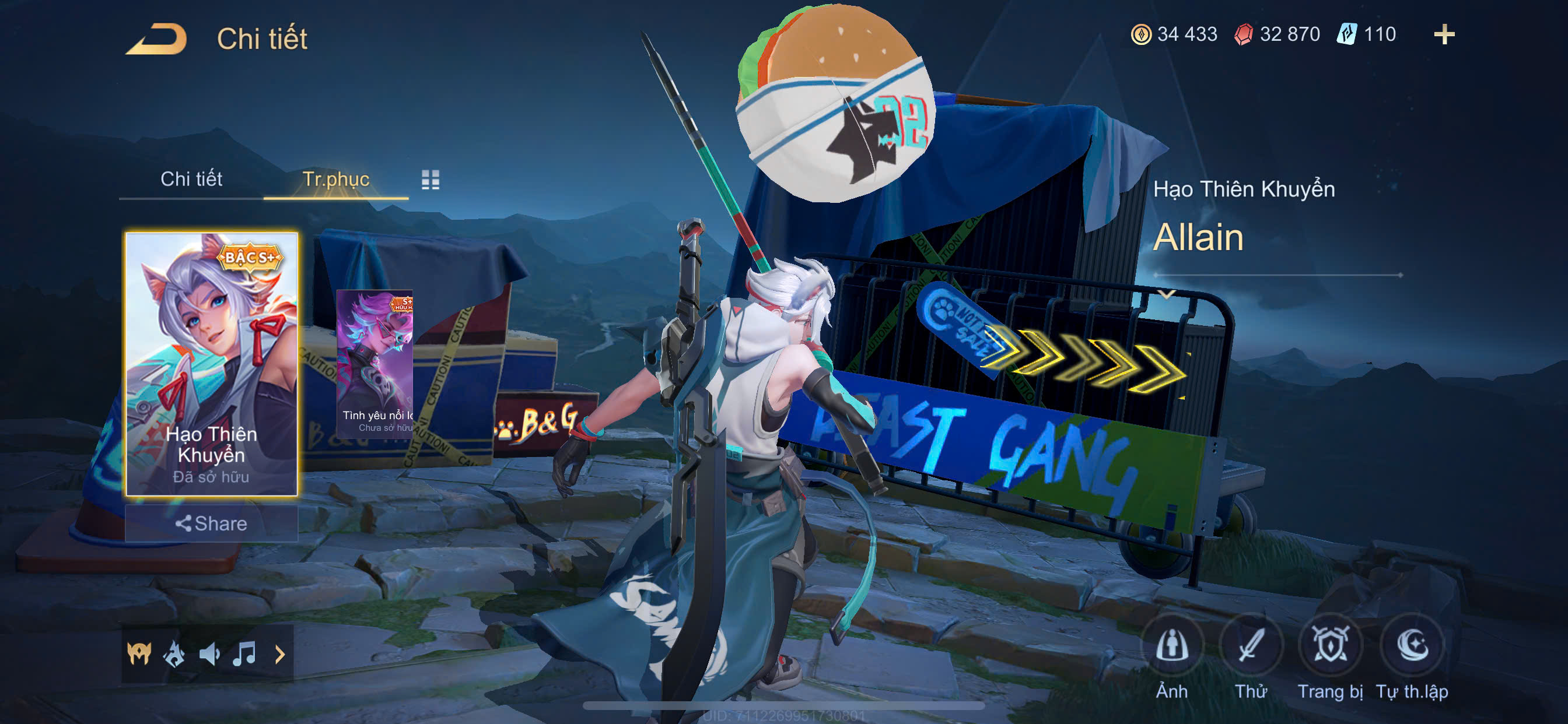1568x724 pixels.
Task: Go back using the return arrow
Action: click(156, 39)
